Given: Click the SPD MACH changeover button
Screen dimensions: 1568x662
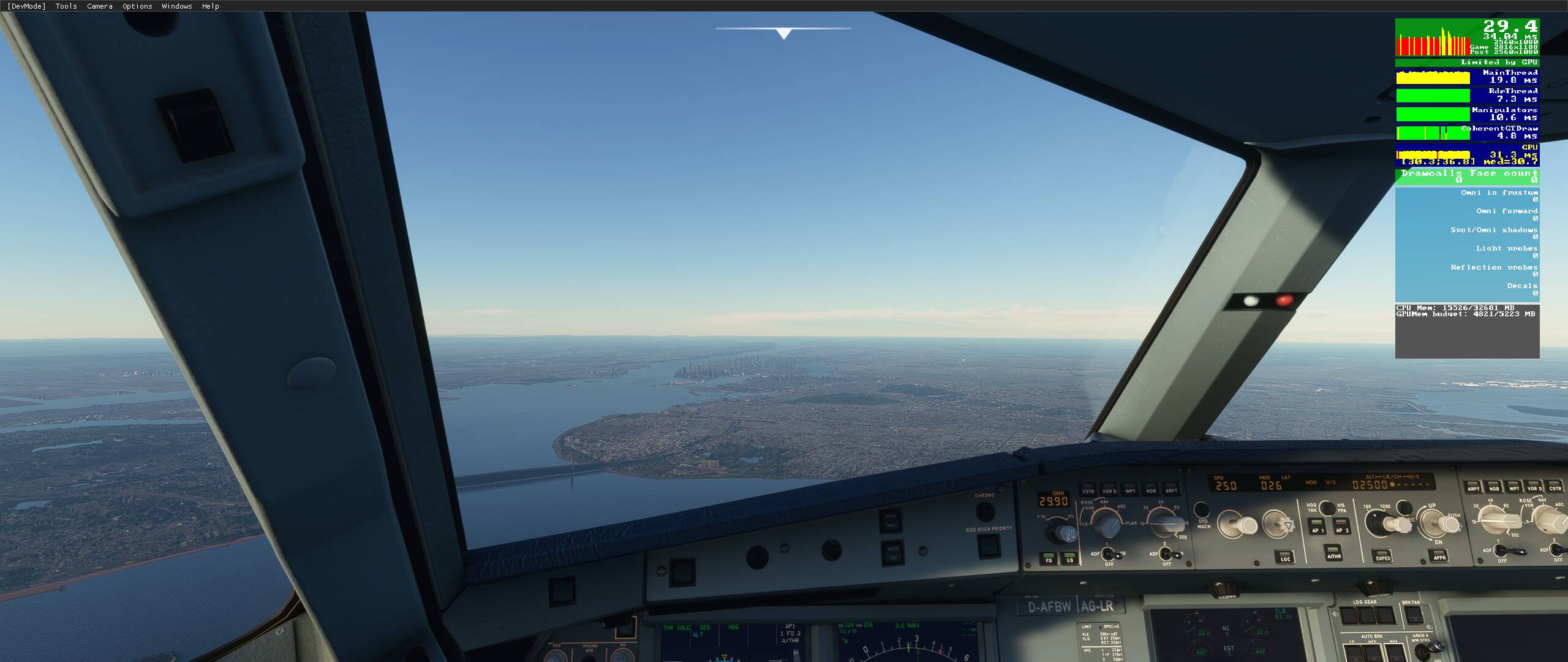Looking at the screenshot, I should (1202, 510).
